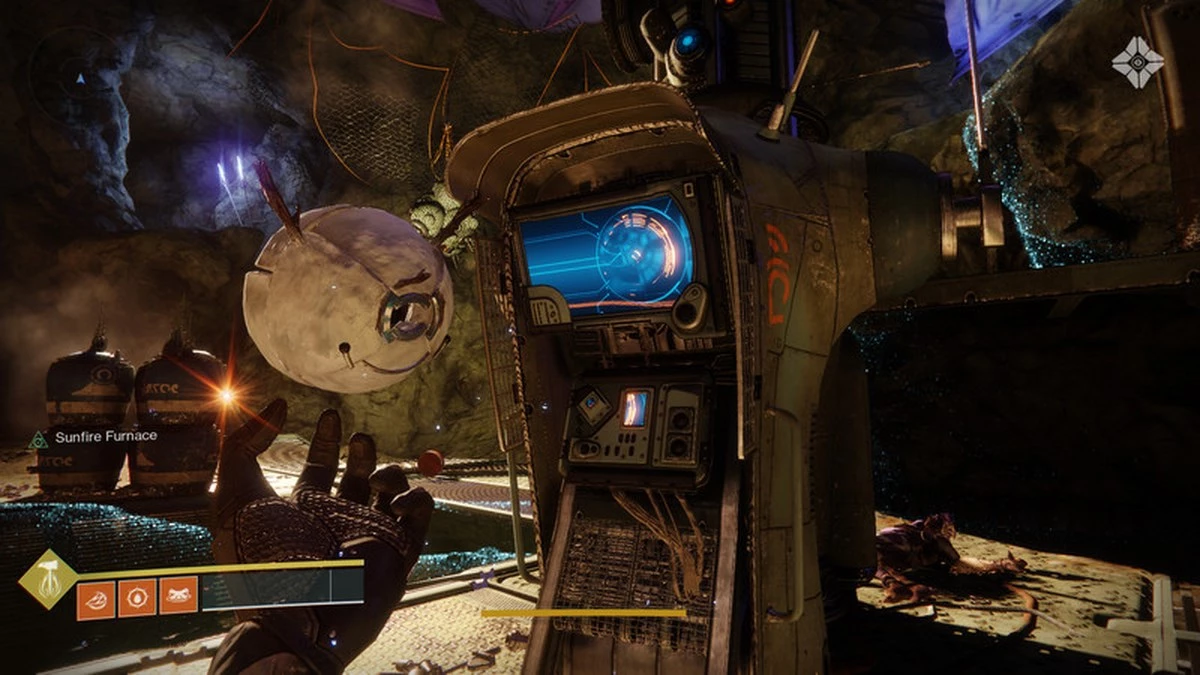Activate the golden diamond super ability icon
This screenshot has width=1200, height=675.
48,578
